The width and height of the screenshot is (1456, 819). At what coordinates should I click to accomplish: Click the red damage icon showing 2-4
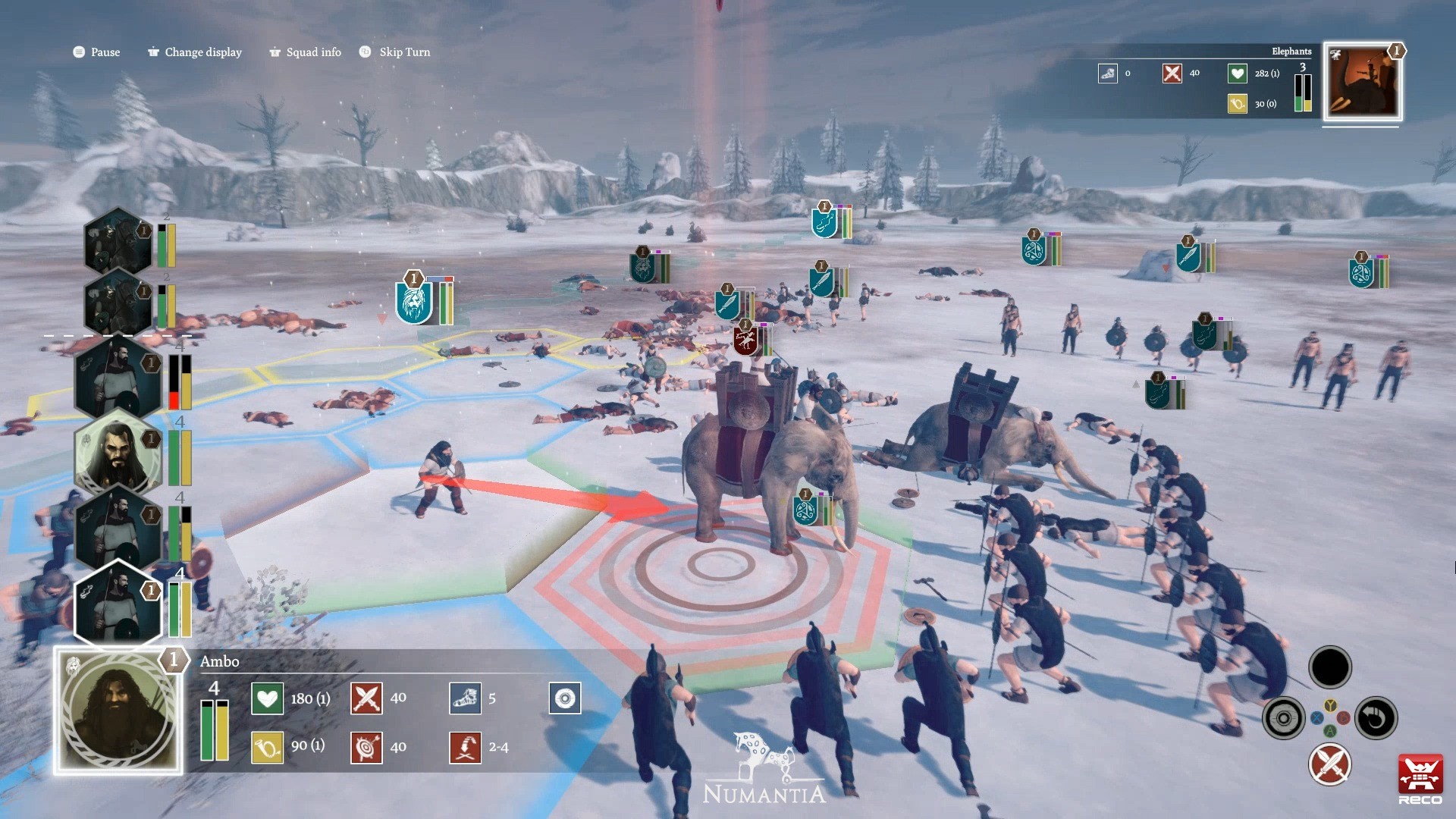(466, 747)
